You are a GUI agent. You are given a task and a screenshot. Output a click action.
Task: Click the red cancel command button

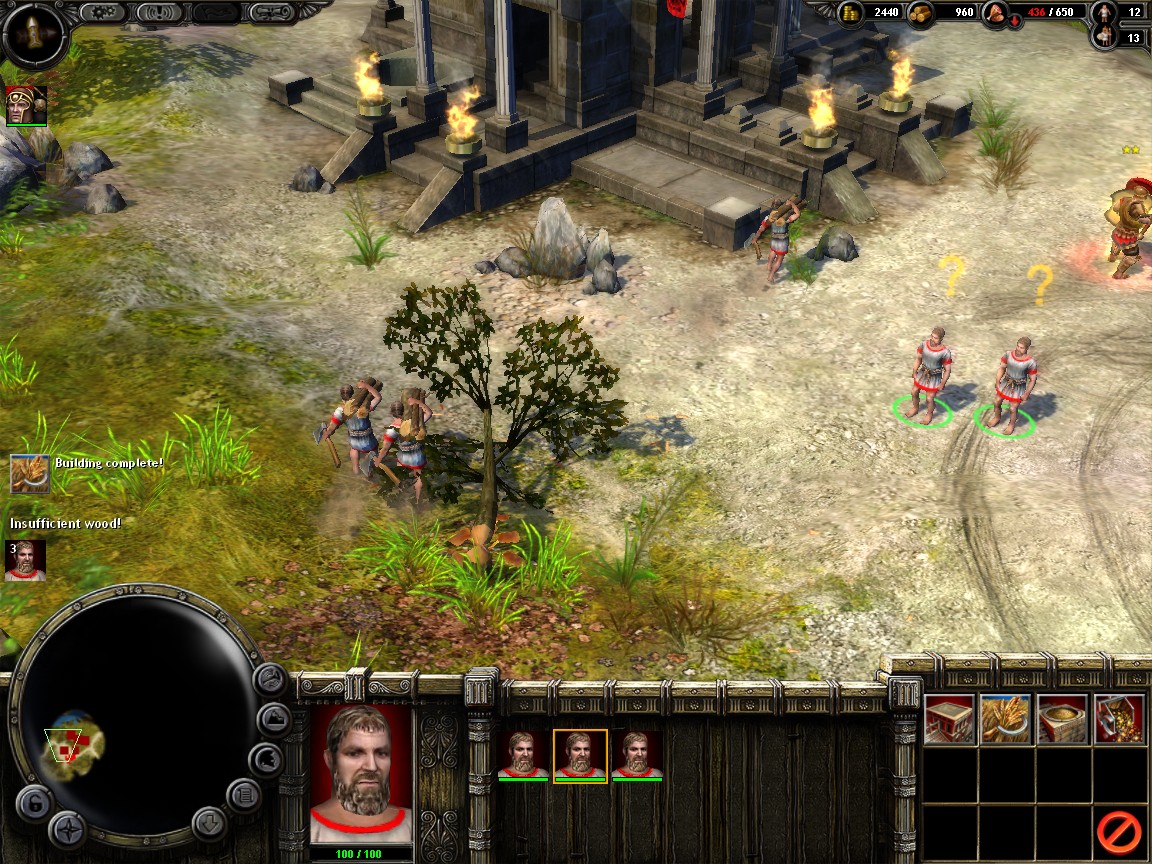click(x=1118, y=831)
